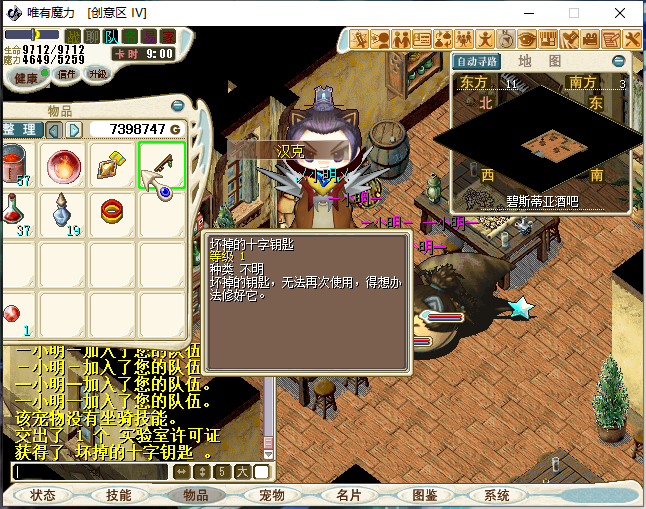This screenshot has height=509, width=646.
Task: Select the 健康 health tab
Action: tap(27, 77)
